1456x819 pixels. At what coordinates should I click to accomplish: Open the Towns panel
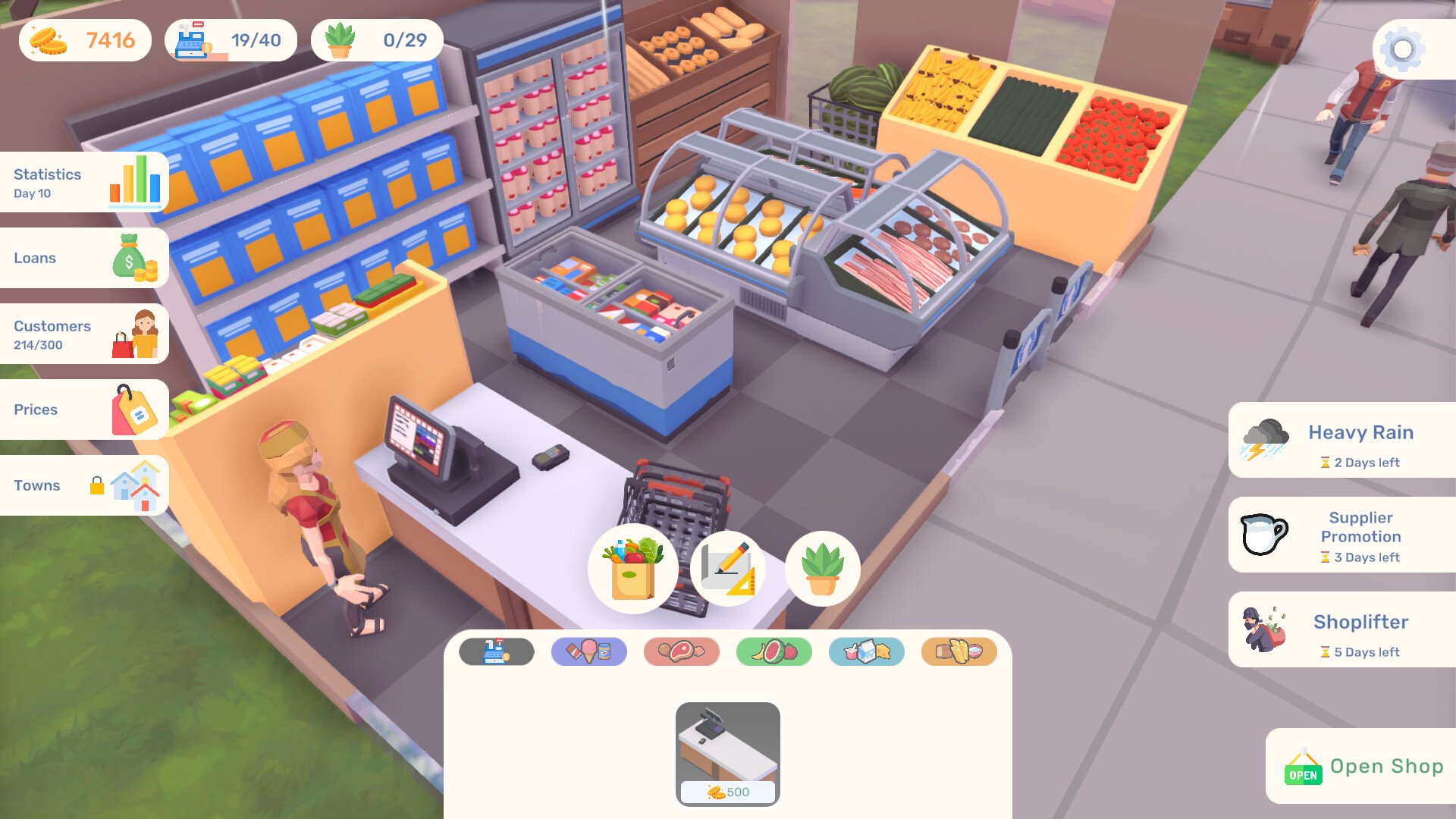coord(83,485)
